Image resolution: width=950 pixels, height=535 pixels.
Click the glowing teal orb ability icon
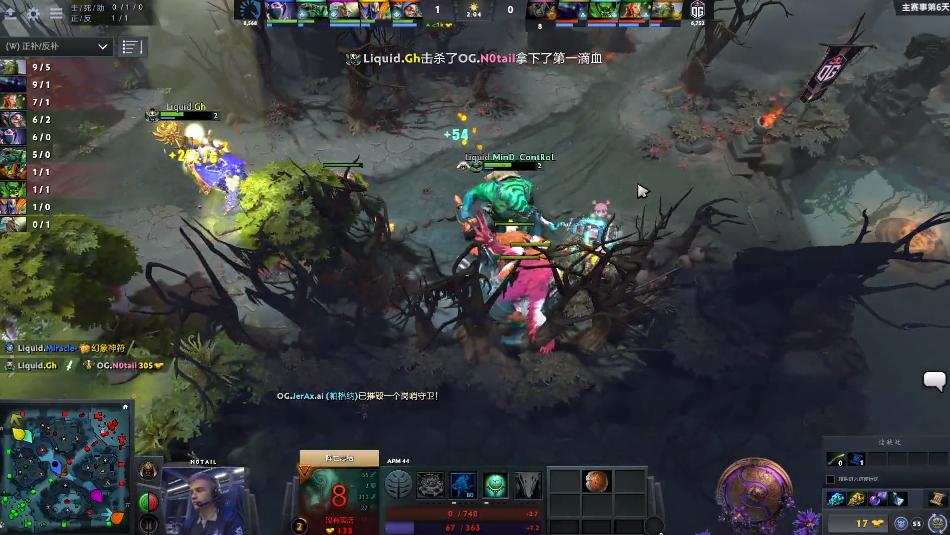point(496,484)
